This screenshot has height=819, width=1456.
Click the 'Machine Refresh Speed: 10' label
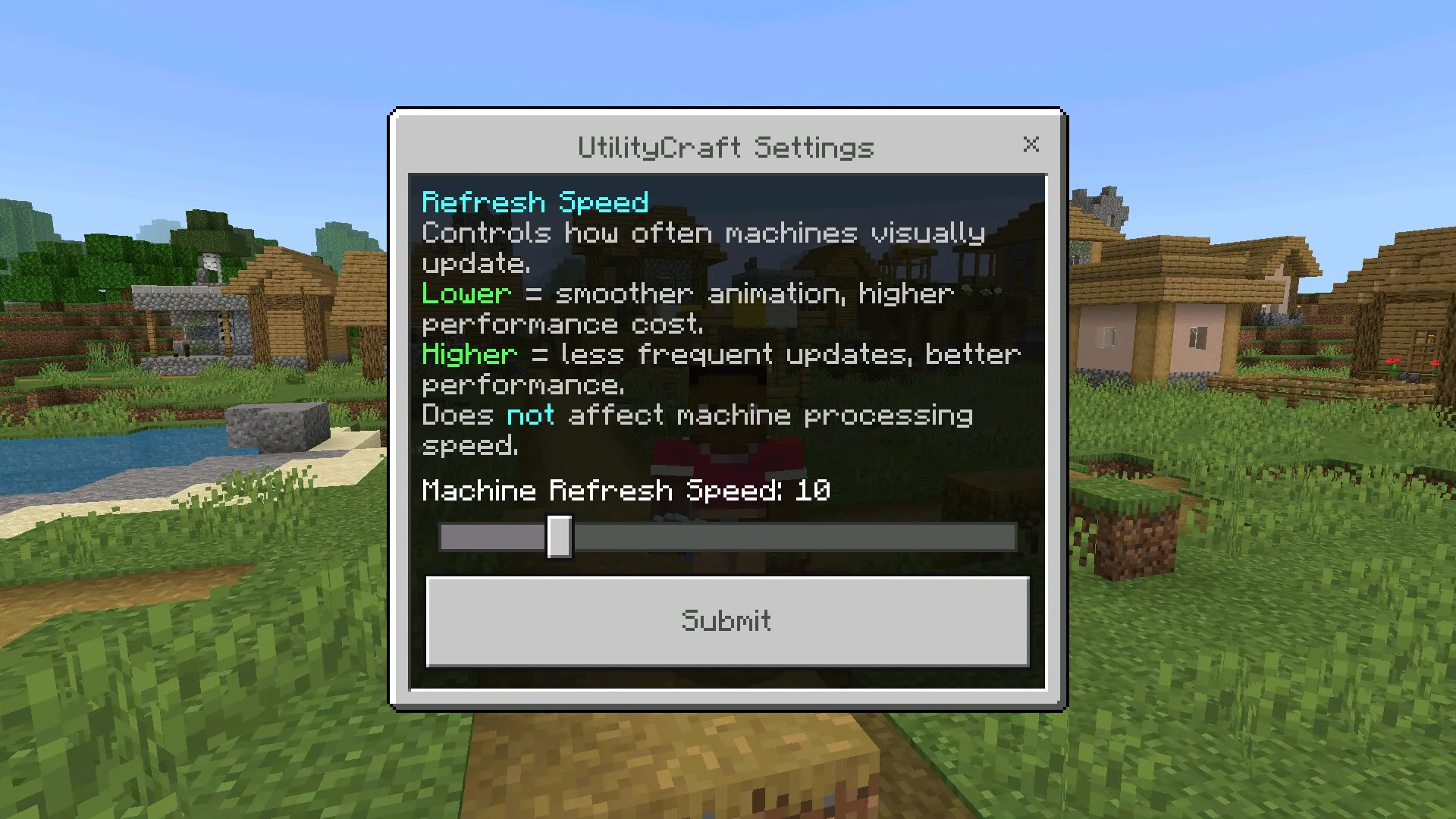point(626,491)
